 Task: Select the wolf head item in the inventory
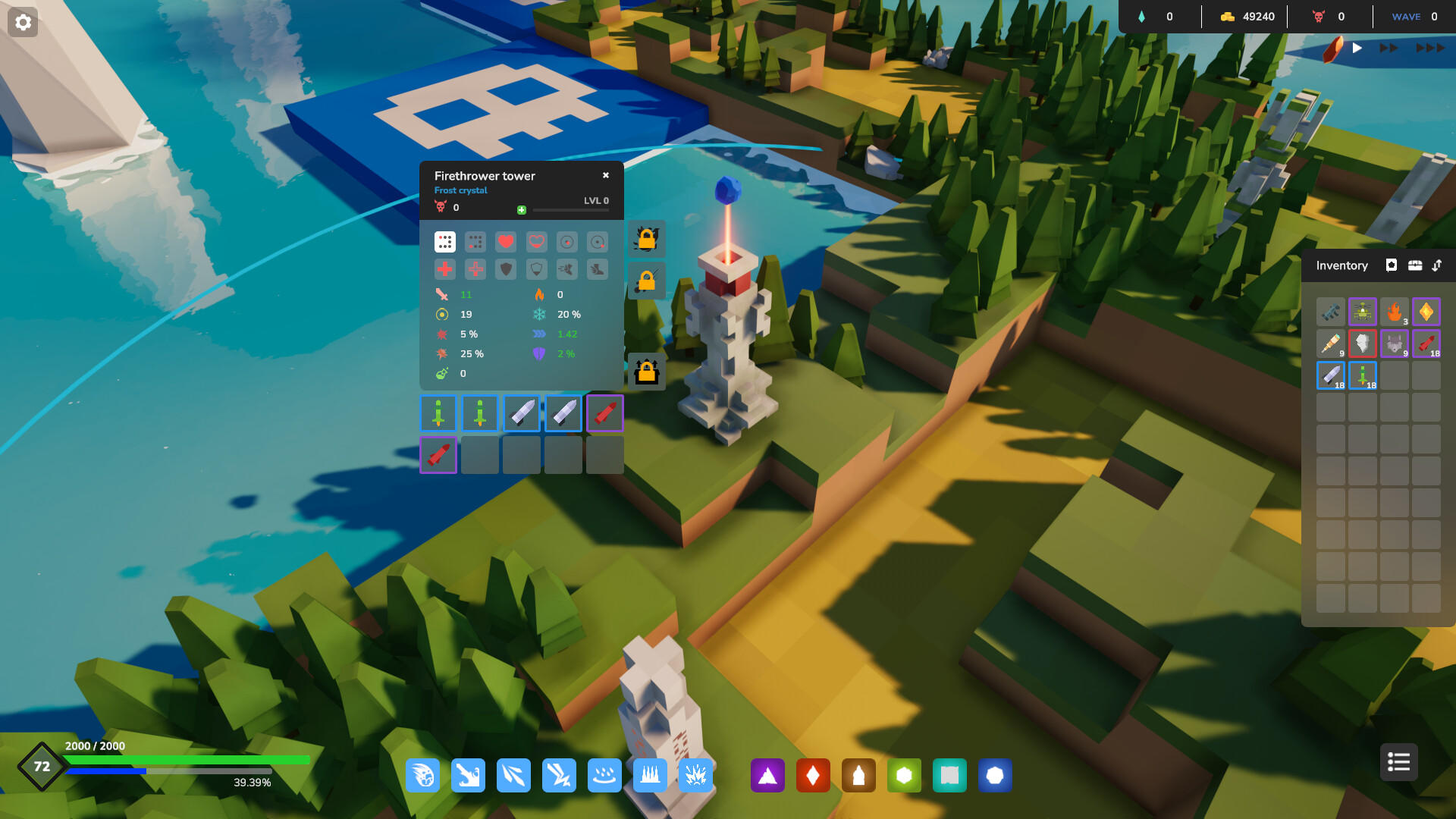tap(1395, 344)
